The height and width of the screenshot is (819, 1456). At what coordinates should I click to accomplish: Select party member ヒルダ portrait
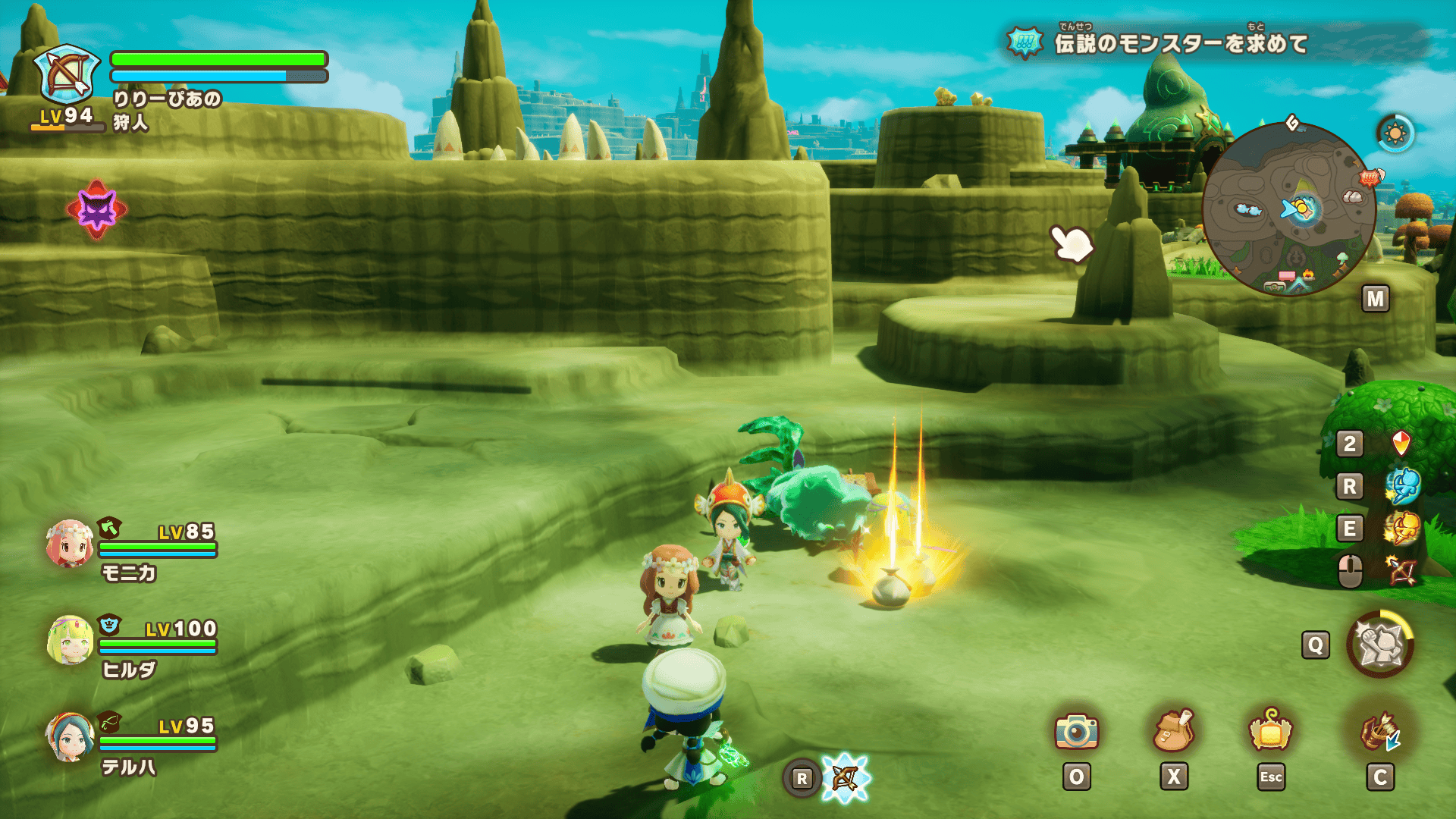click(70, 640)
